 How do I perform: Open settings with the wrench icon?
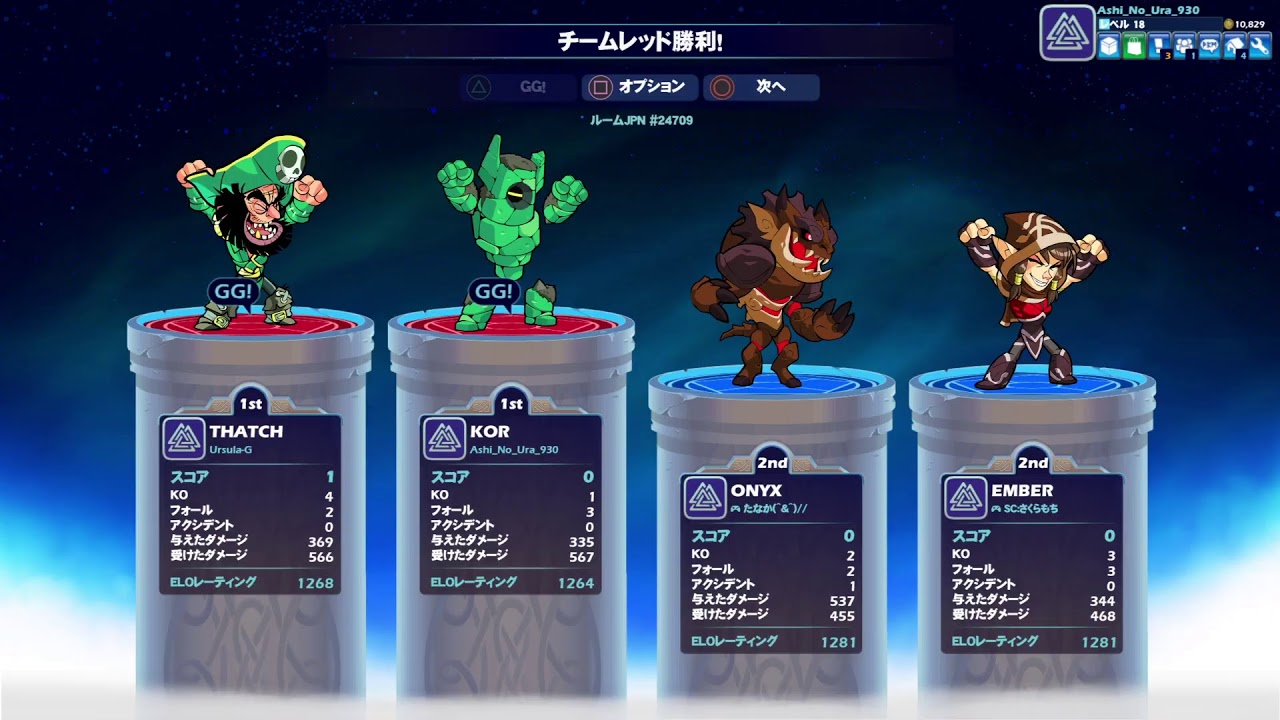coord(1259,46)
